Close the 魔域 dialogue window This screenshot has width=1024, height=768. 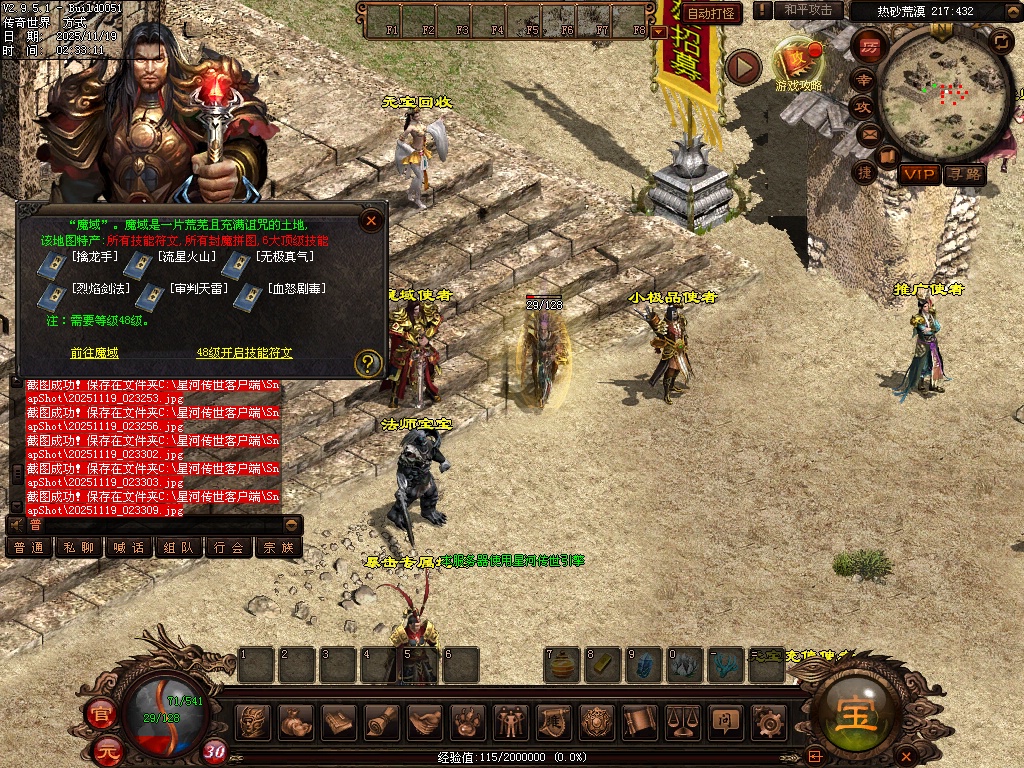click(371, 221)
